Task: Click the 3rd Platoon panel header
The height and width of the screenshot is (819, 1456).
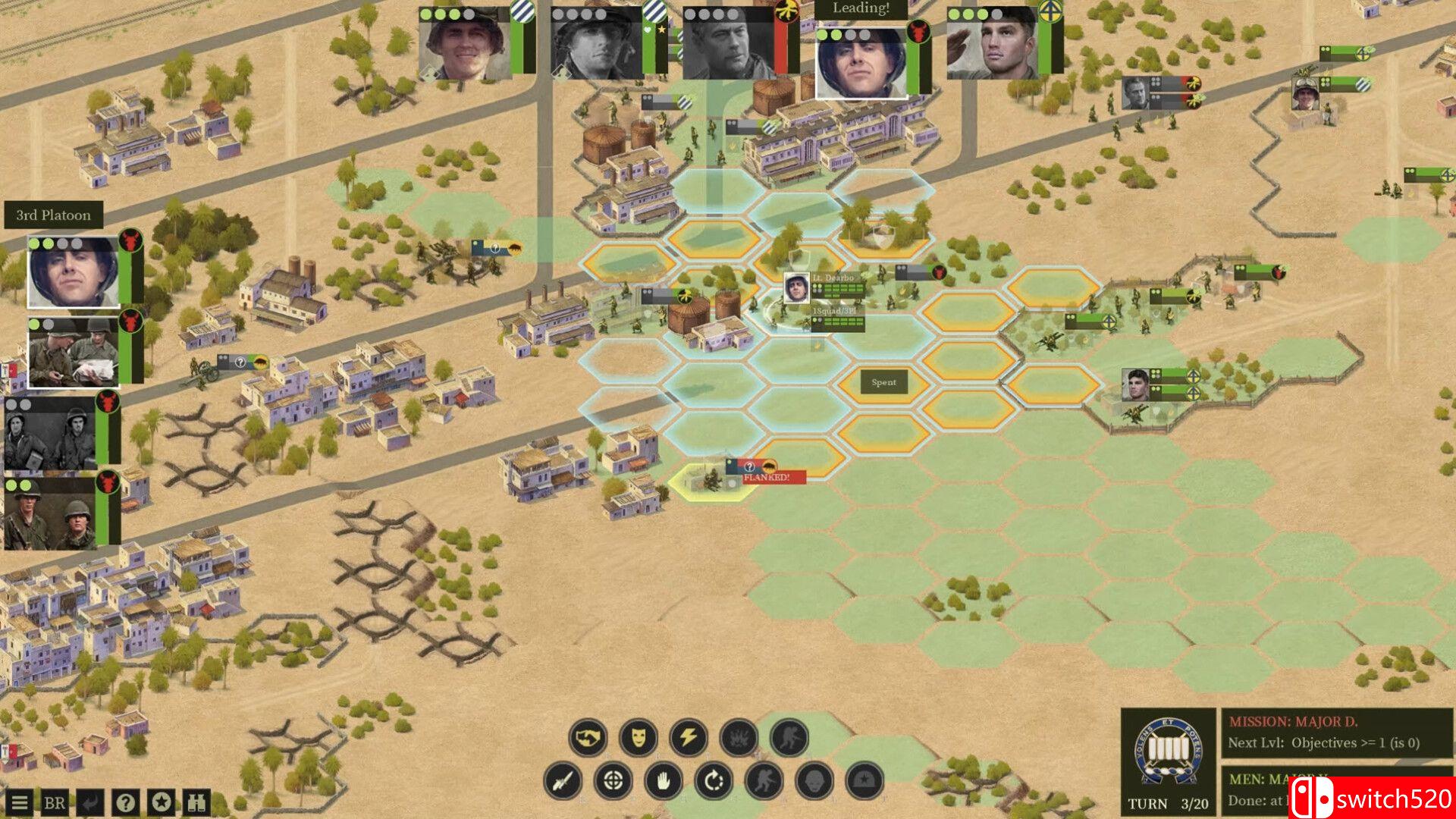Action: tap(53, 215)
